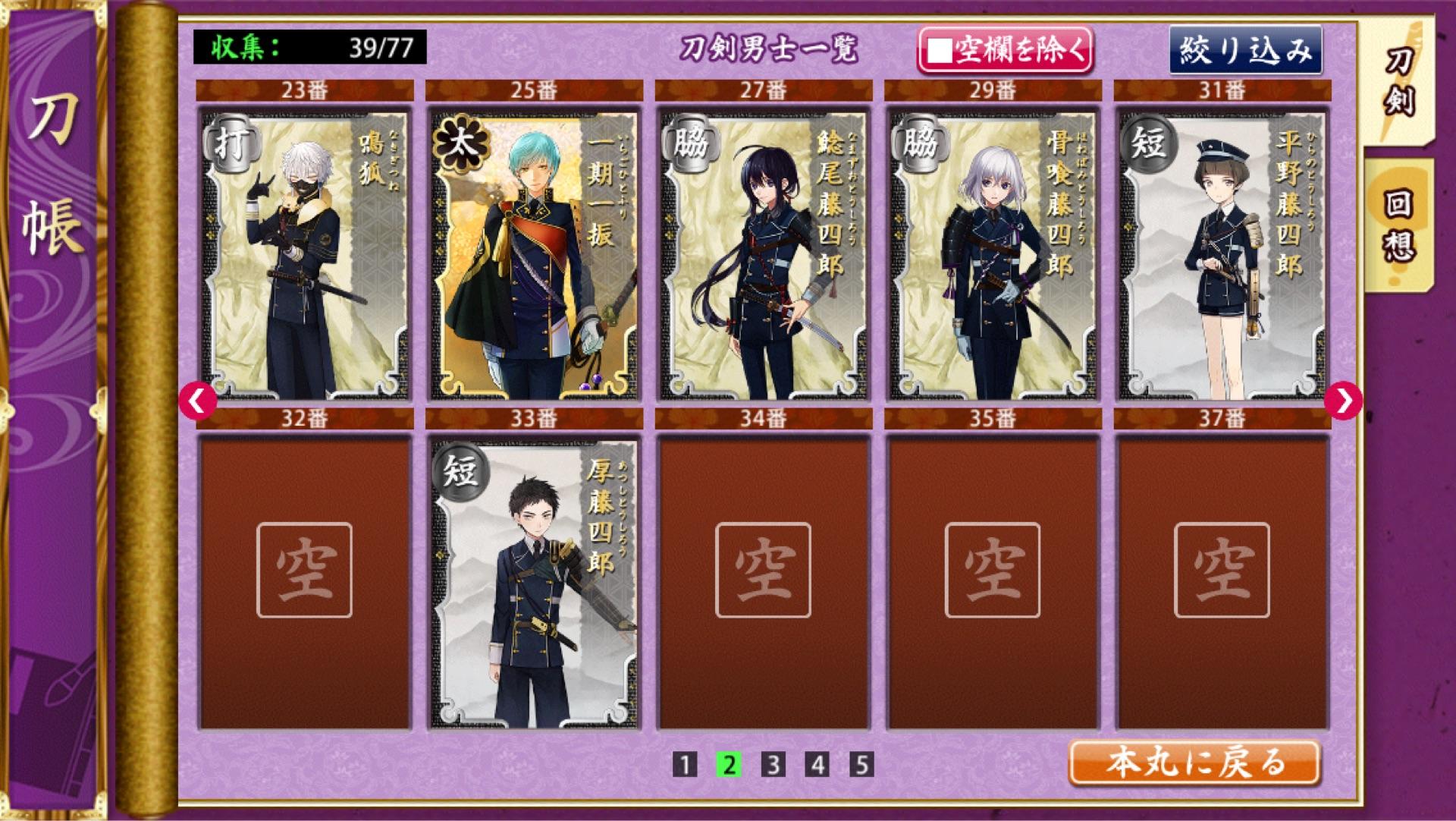The width and height of the screenshot is (1456, 821).
Task: Select the 平野藤四郎 card
Action: (x=1222, y=254)
